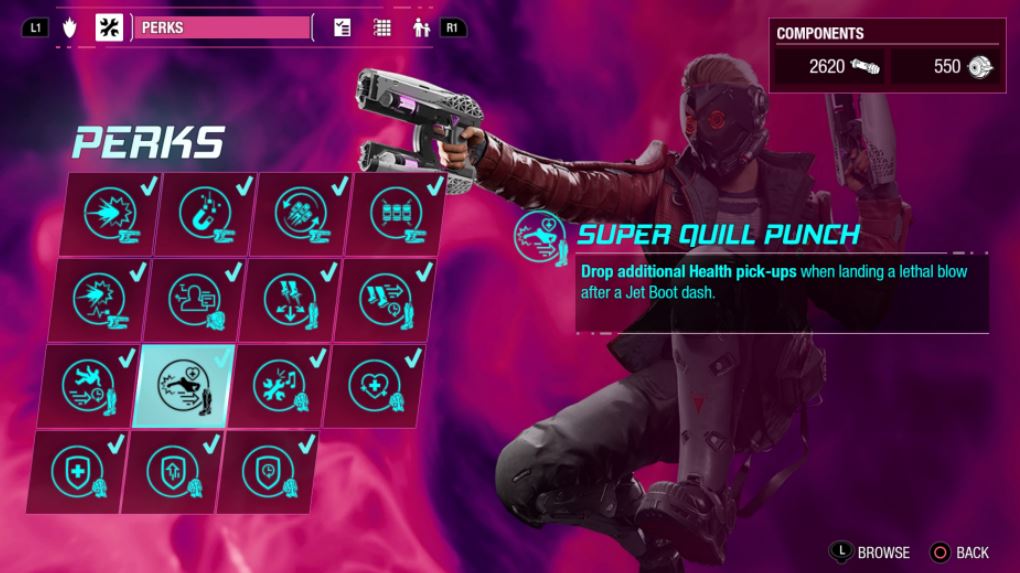Open the two-figures tab

click(x=421, y=28)
